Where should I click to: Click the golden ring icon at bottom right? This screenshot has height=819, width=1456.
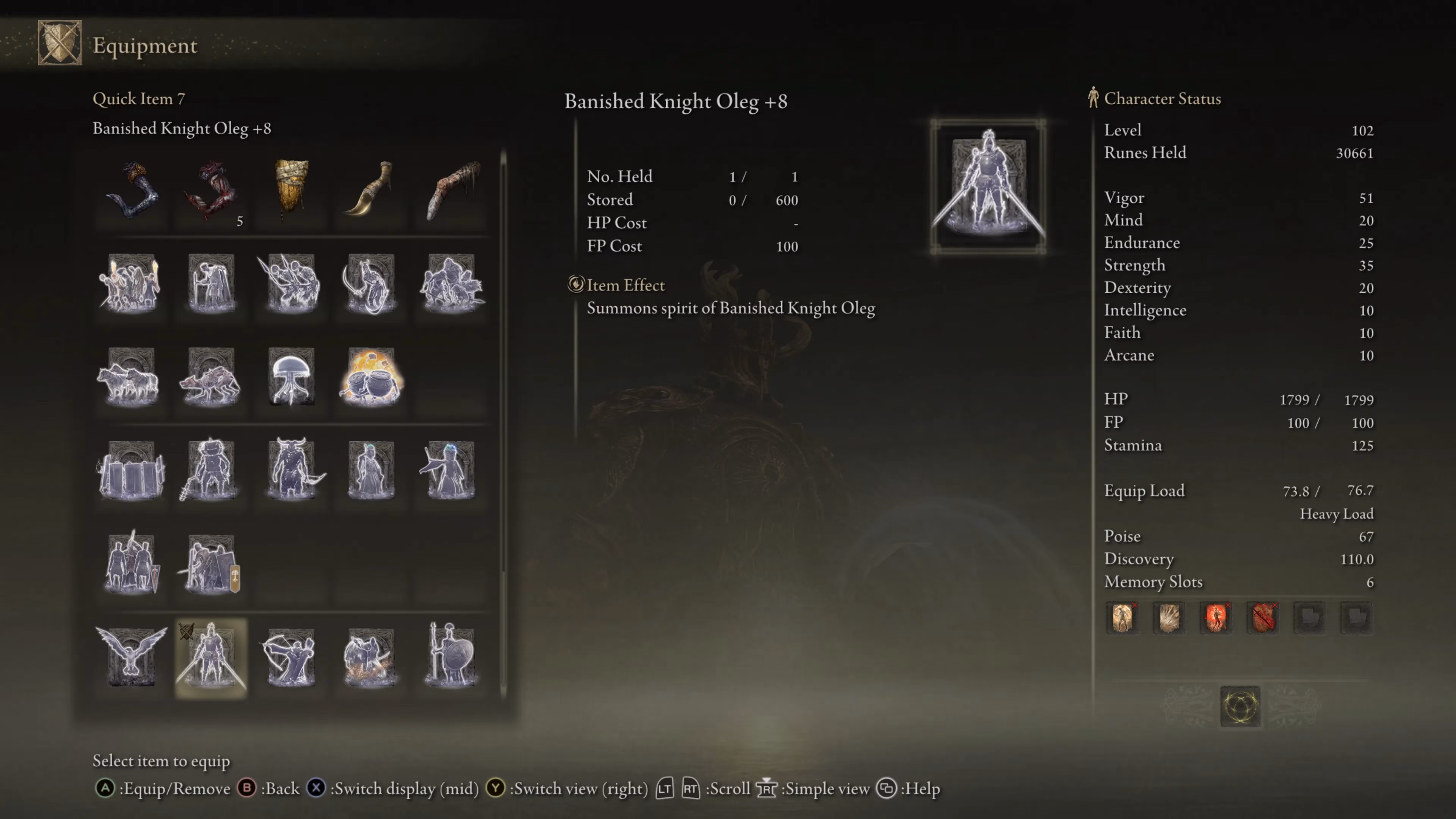point(1240,706)
